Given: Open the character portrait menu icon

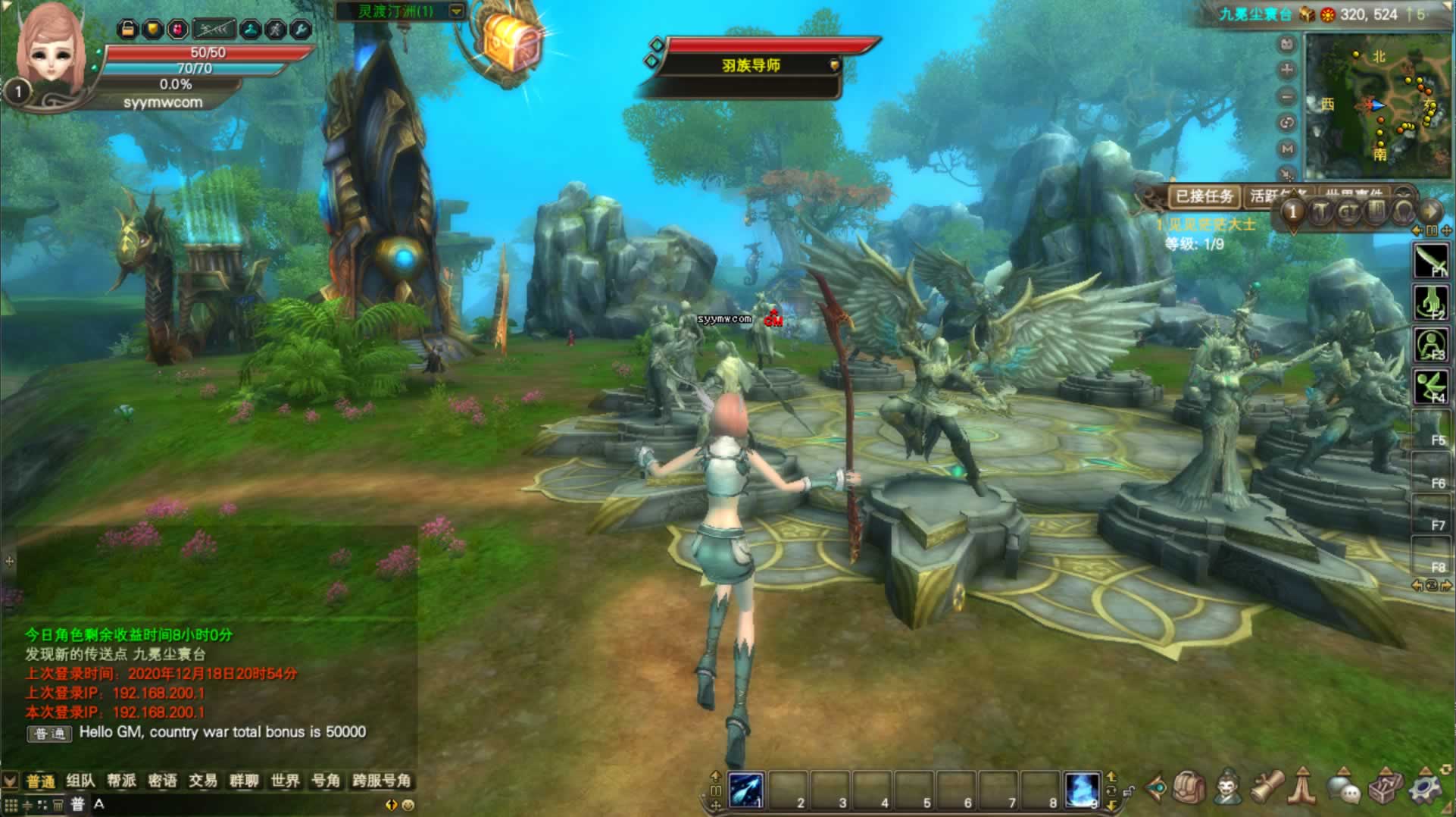Looking at the screenshot, I should click(x=1227, y=789).
